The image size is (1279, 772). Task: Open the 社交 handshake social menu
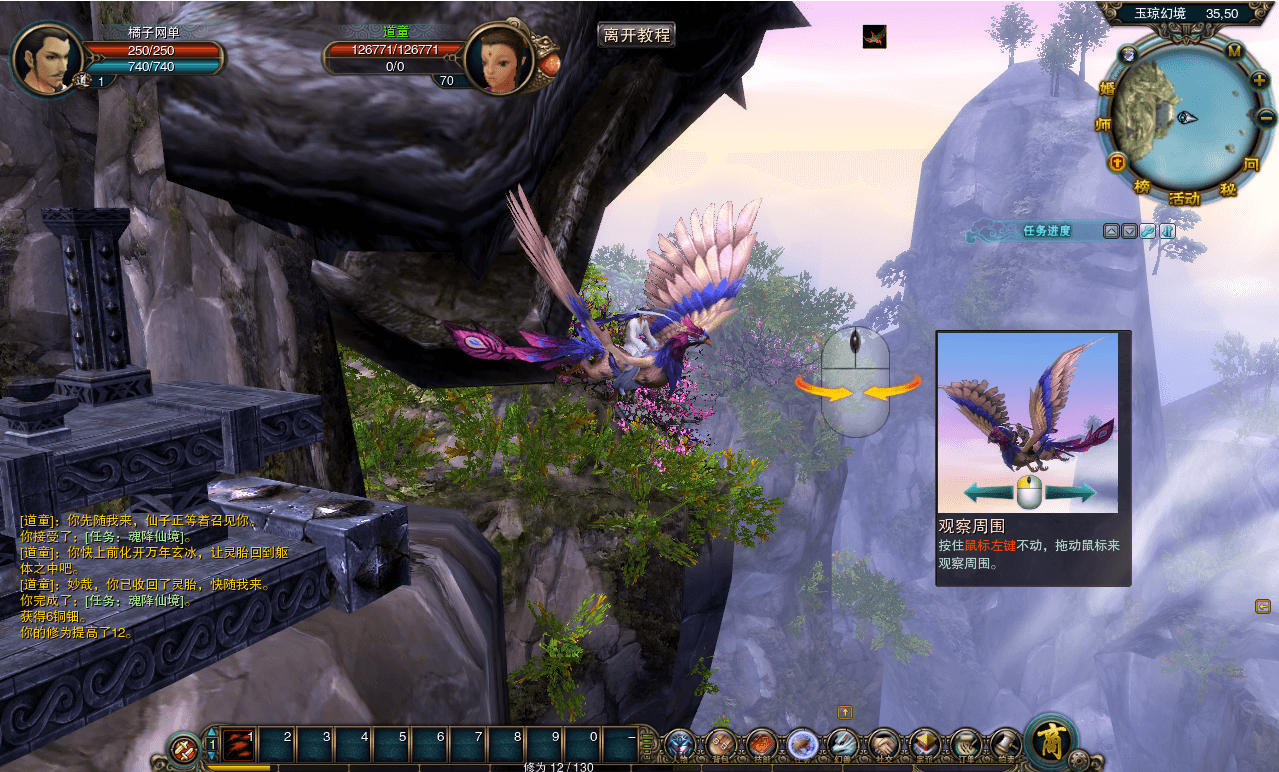[884, 744]
